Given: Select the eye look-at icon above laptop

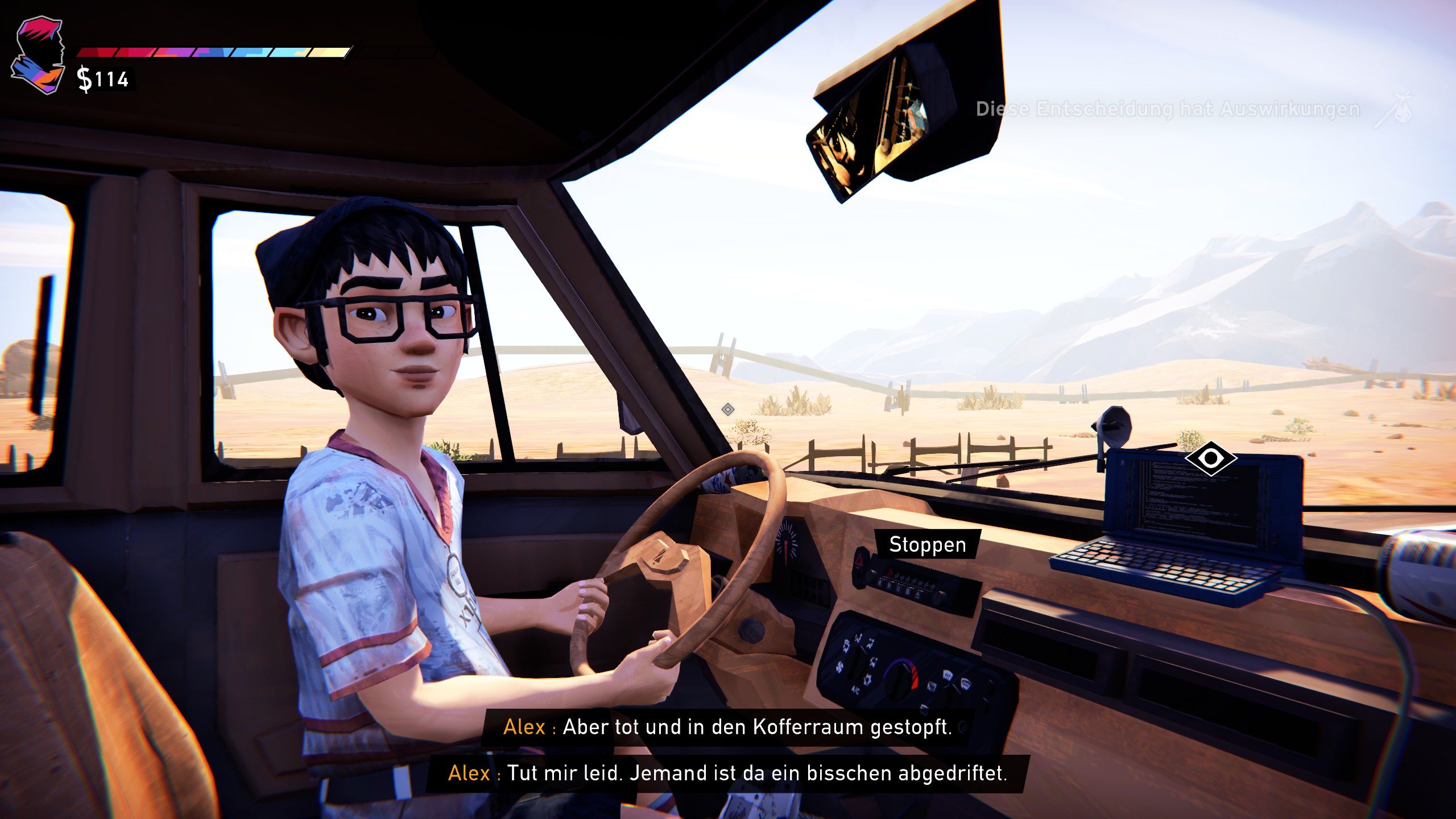Looking at the screenshot, I should coord(1211,458).
